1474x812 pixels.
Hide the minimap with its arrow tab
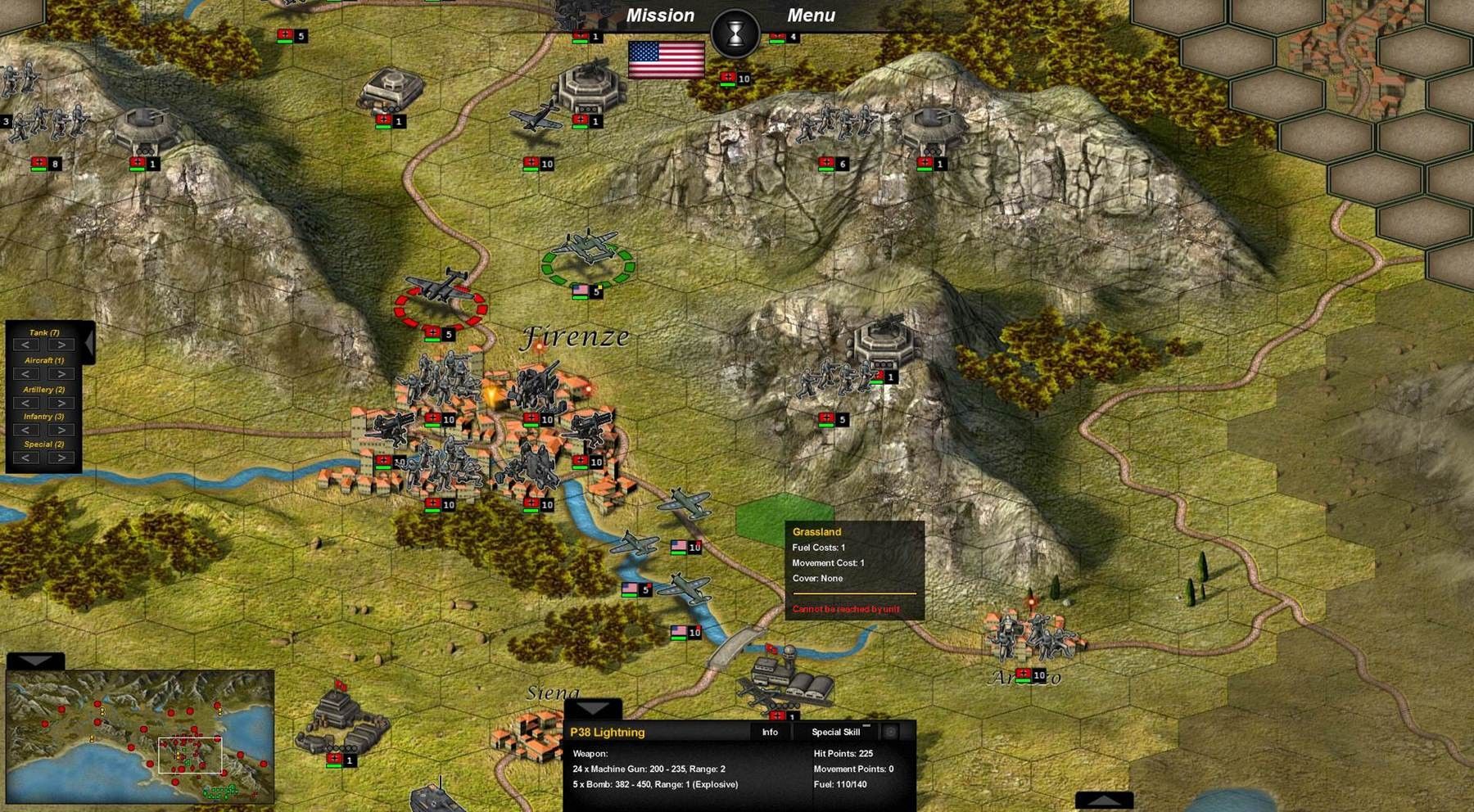click(35, 661)
